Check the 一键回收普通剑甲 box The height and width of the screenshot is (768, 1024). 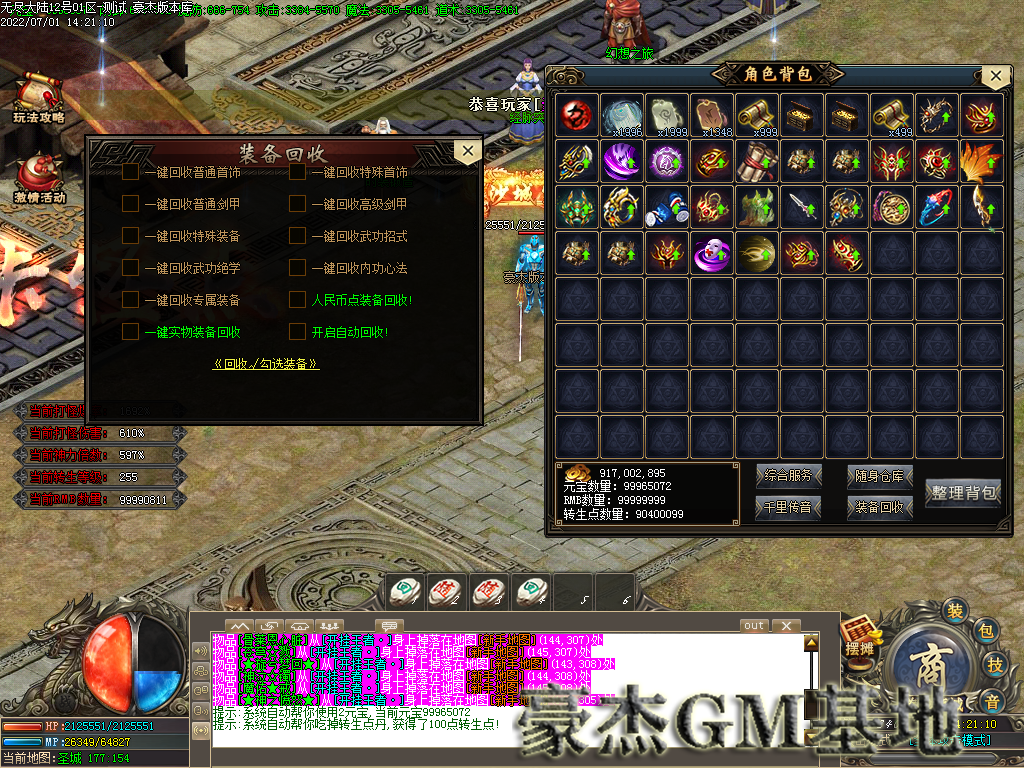[131, 204]
